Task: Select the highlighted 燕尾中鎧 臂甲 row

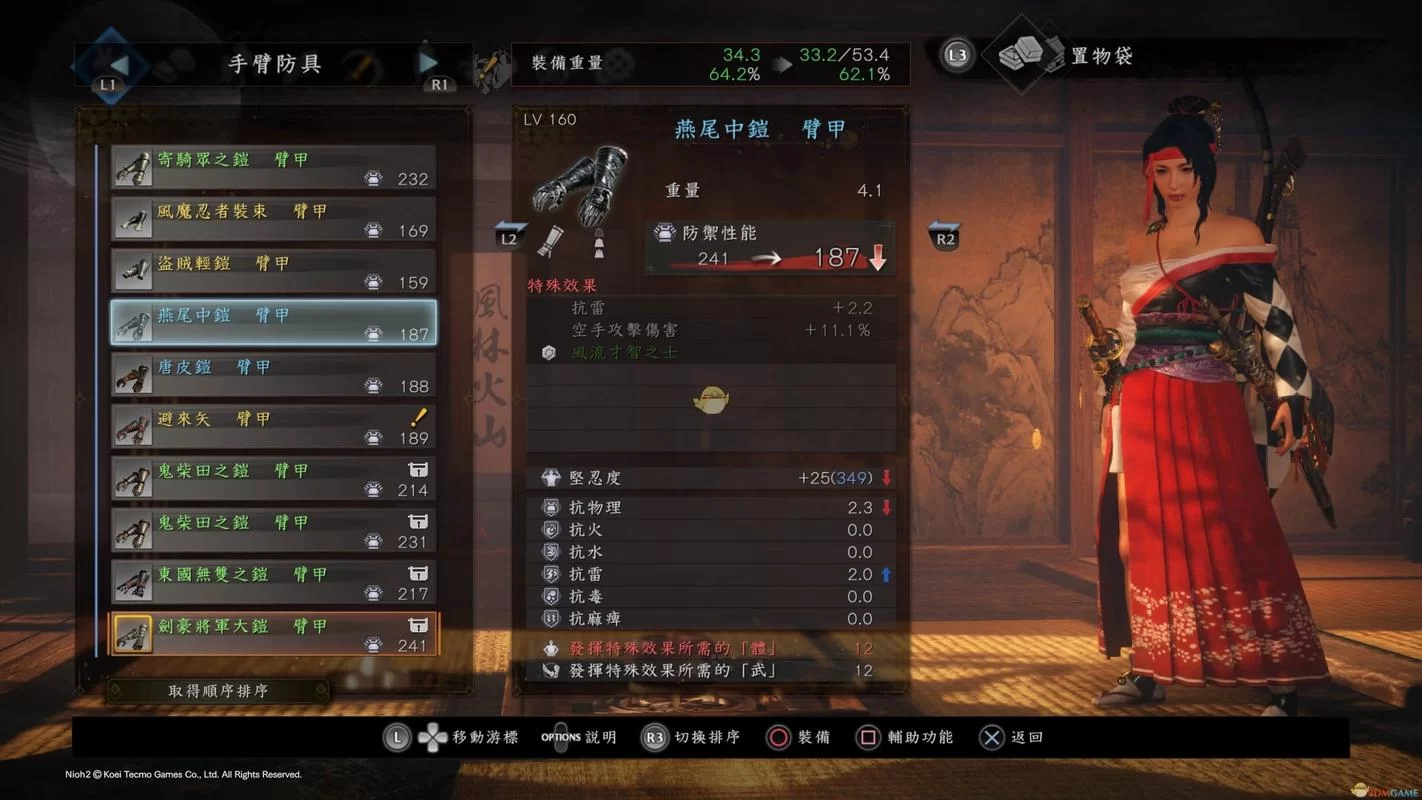Action: 273,323
